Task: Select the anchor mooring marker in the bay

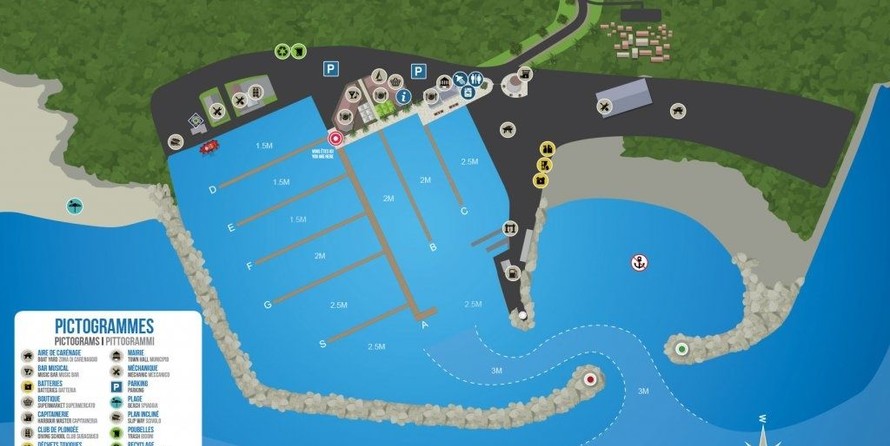Action: pyautogui.click(x=639, y=263)
